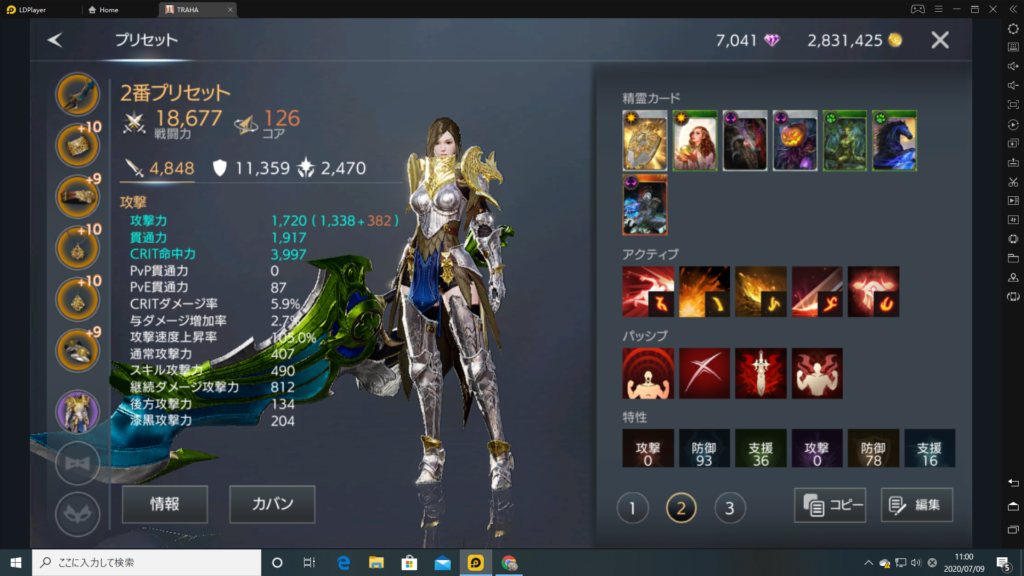The width and height of the screenshot is (1024, 576).
Task: Select the dark blue horse spirit card
Action: click(895, 140)
